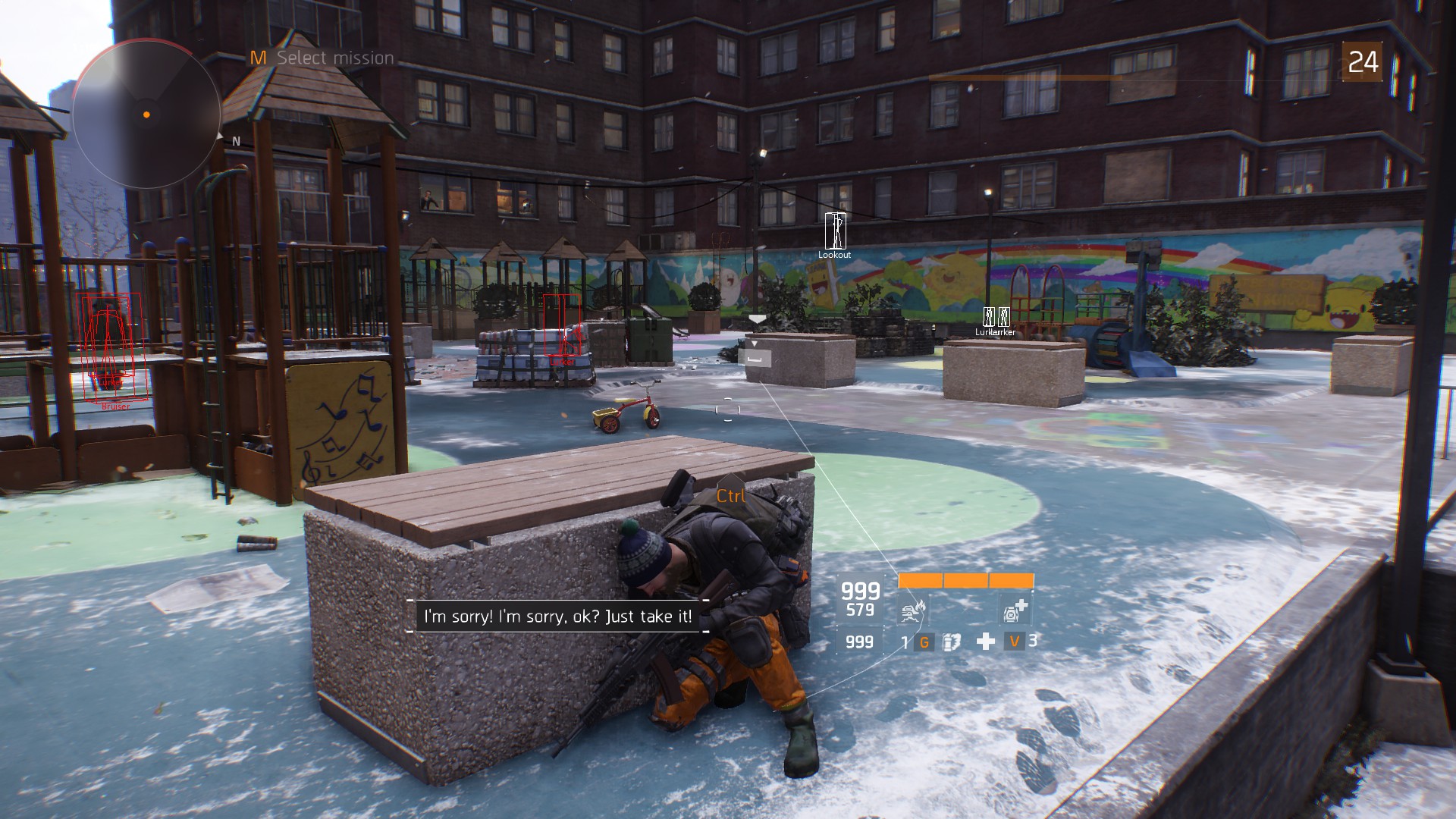
Task: Activate the first aid skill icon
Action: pos(1015,609)
